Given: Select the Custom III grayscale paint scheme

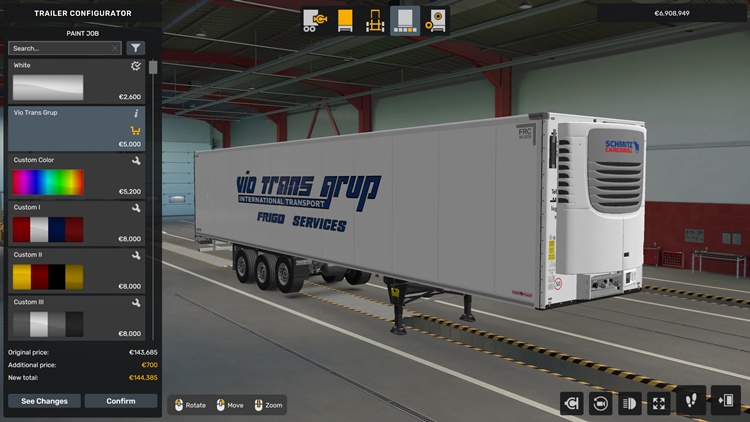Looking at the screenshot, I should point(77,318).
